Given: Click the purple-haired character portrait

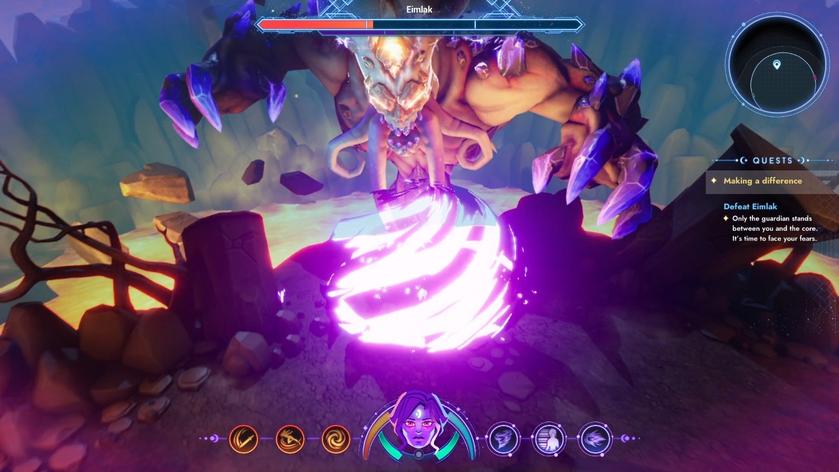Looking at the screenshot, I should point(419,432).
